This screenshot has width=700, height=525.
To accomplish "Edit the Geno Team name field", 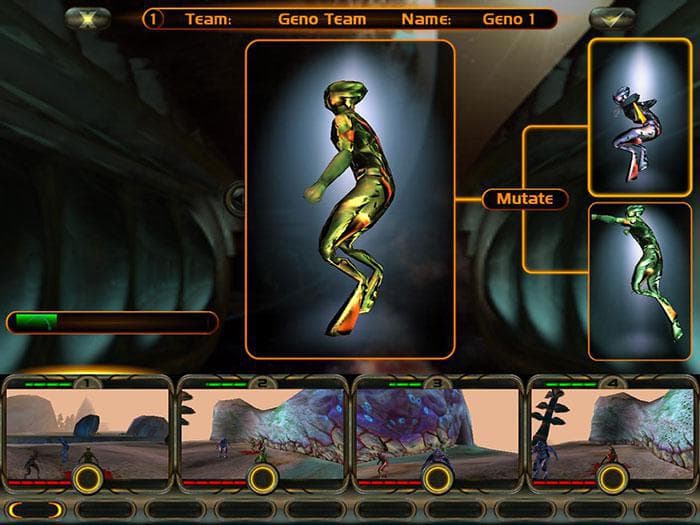I will click(x=322, y=19).
